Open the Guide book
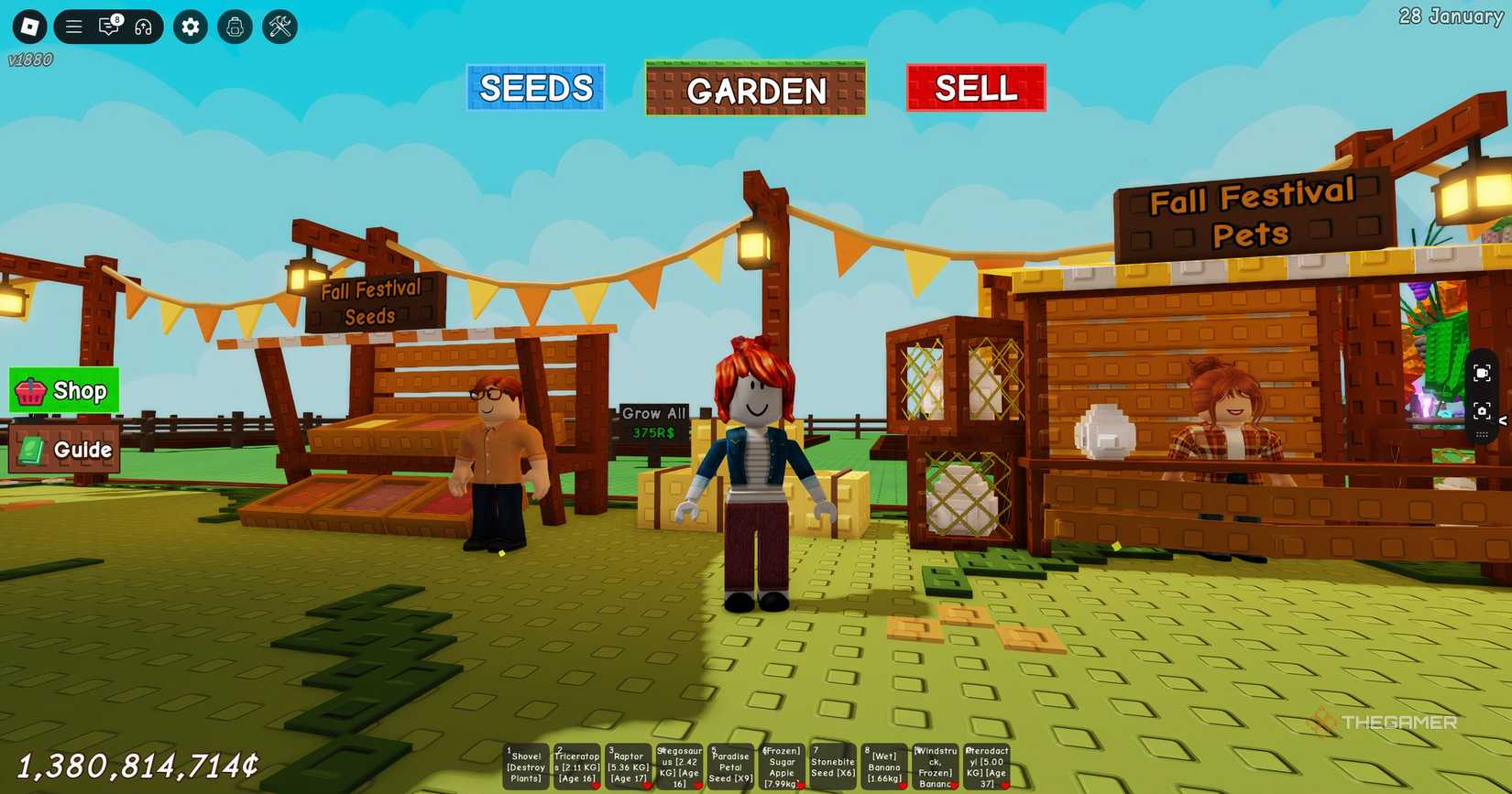This screenshot has width=1512, height=794. coord(64,450)
